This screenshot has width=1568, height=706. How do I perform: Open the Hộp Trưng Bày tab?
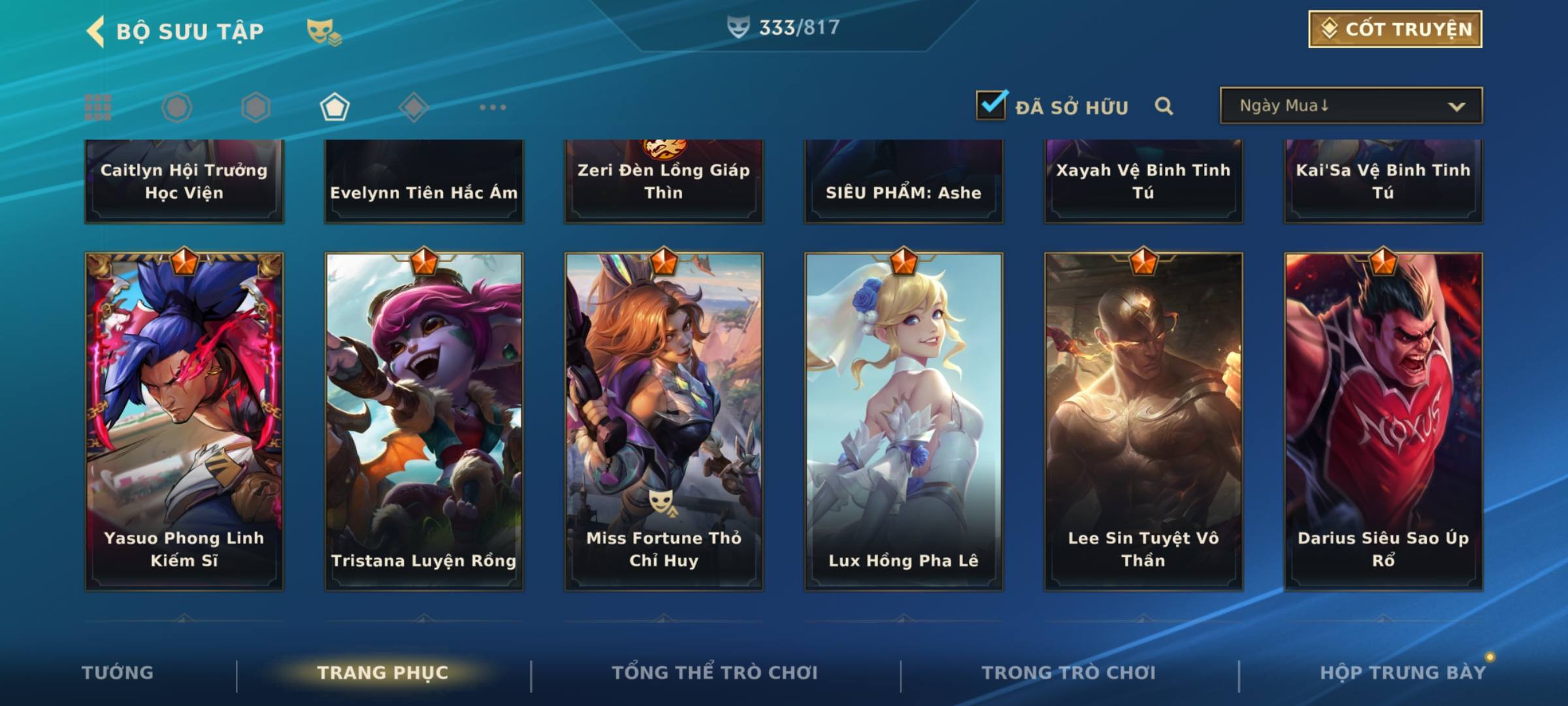1402,673
